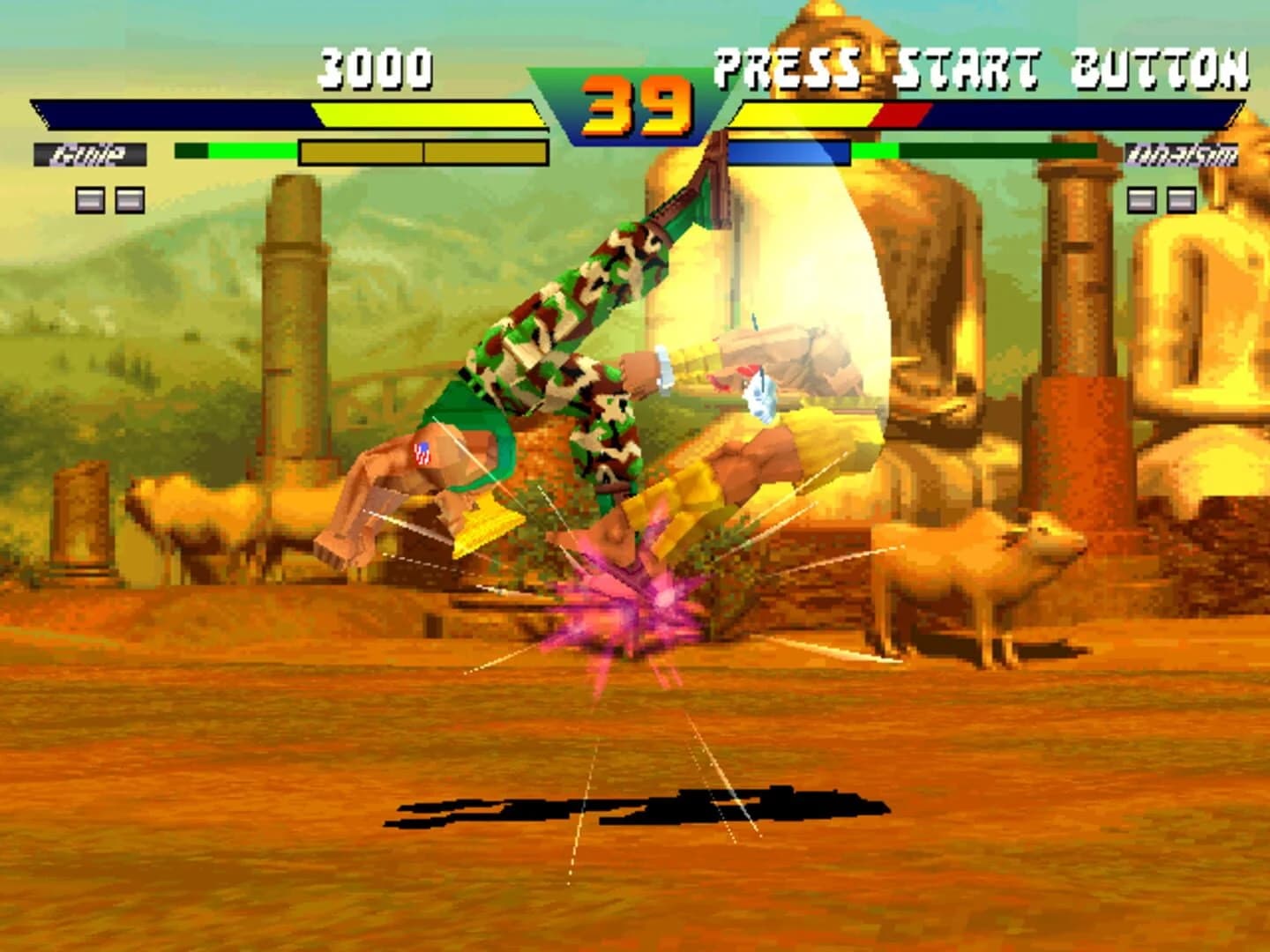
Task: Click Dhalsim's right stock marker icon
Action: pyautogui.click(x=1184, y=199)
